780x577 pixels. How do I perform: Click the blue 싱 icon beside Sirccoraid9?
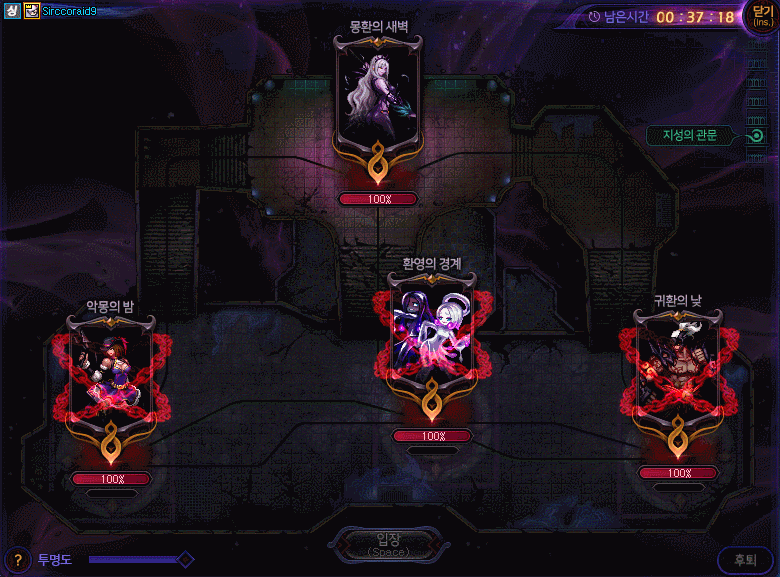coord(13,10)
